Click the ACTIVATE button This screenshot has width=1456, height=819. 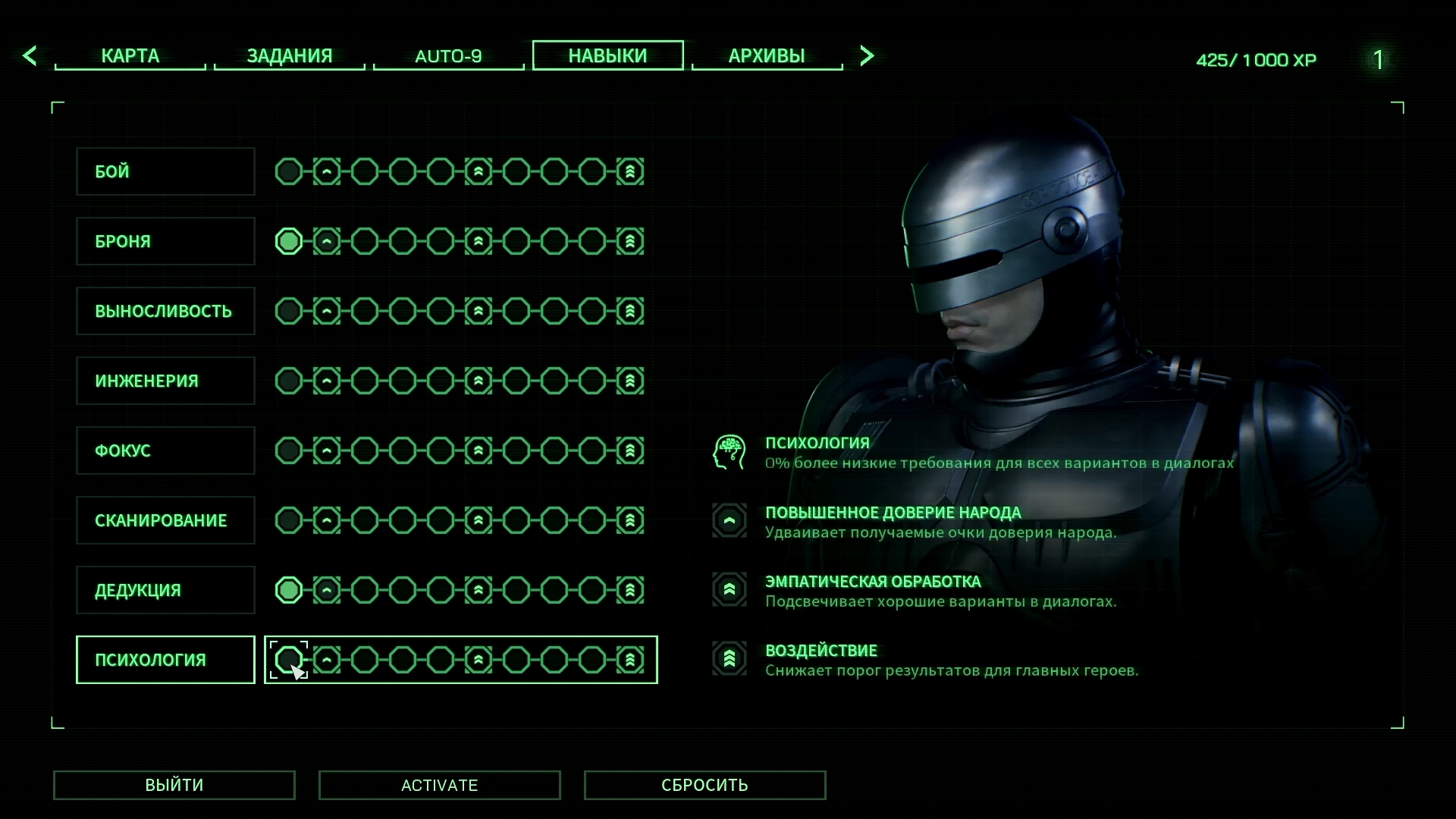[x=439, y=785]
